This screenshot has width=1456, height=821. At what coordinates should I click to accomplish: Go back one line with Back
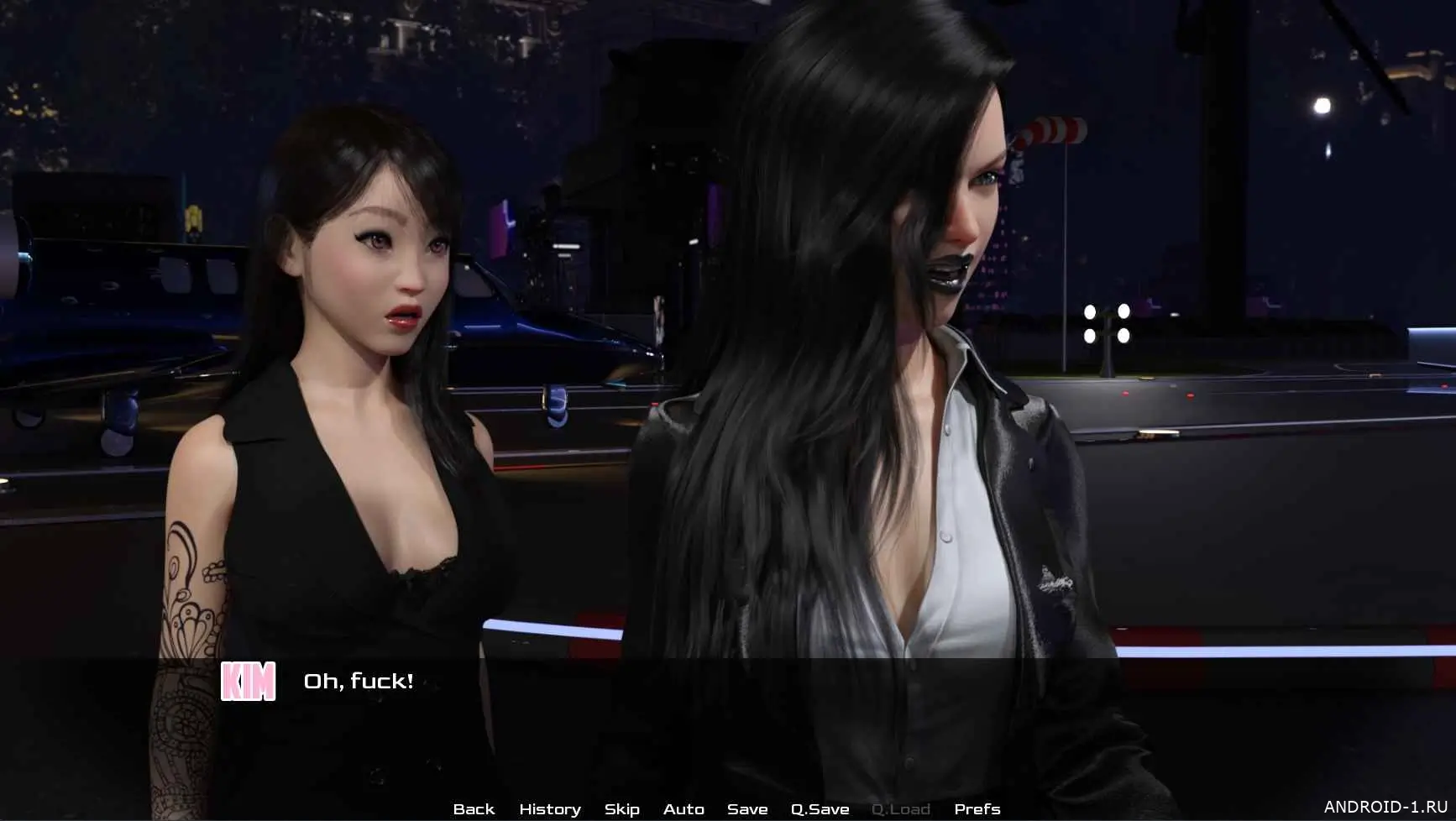coord(474,808)
